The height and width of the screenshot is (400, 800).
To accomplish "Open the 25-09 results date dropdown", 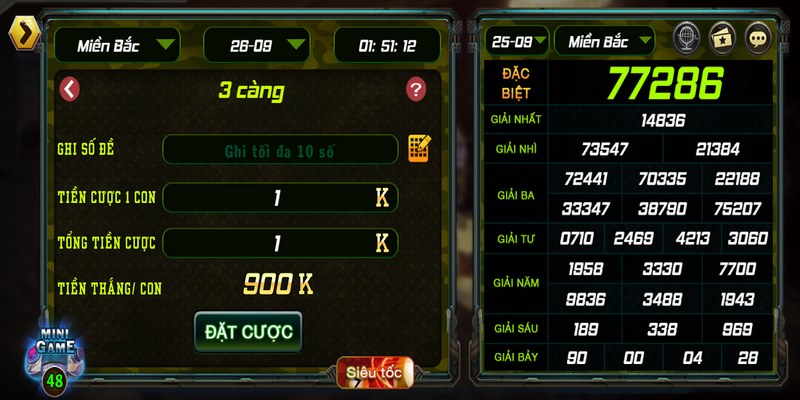I will [x=517, y=41].
